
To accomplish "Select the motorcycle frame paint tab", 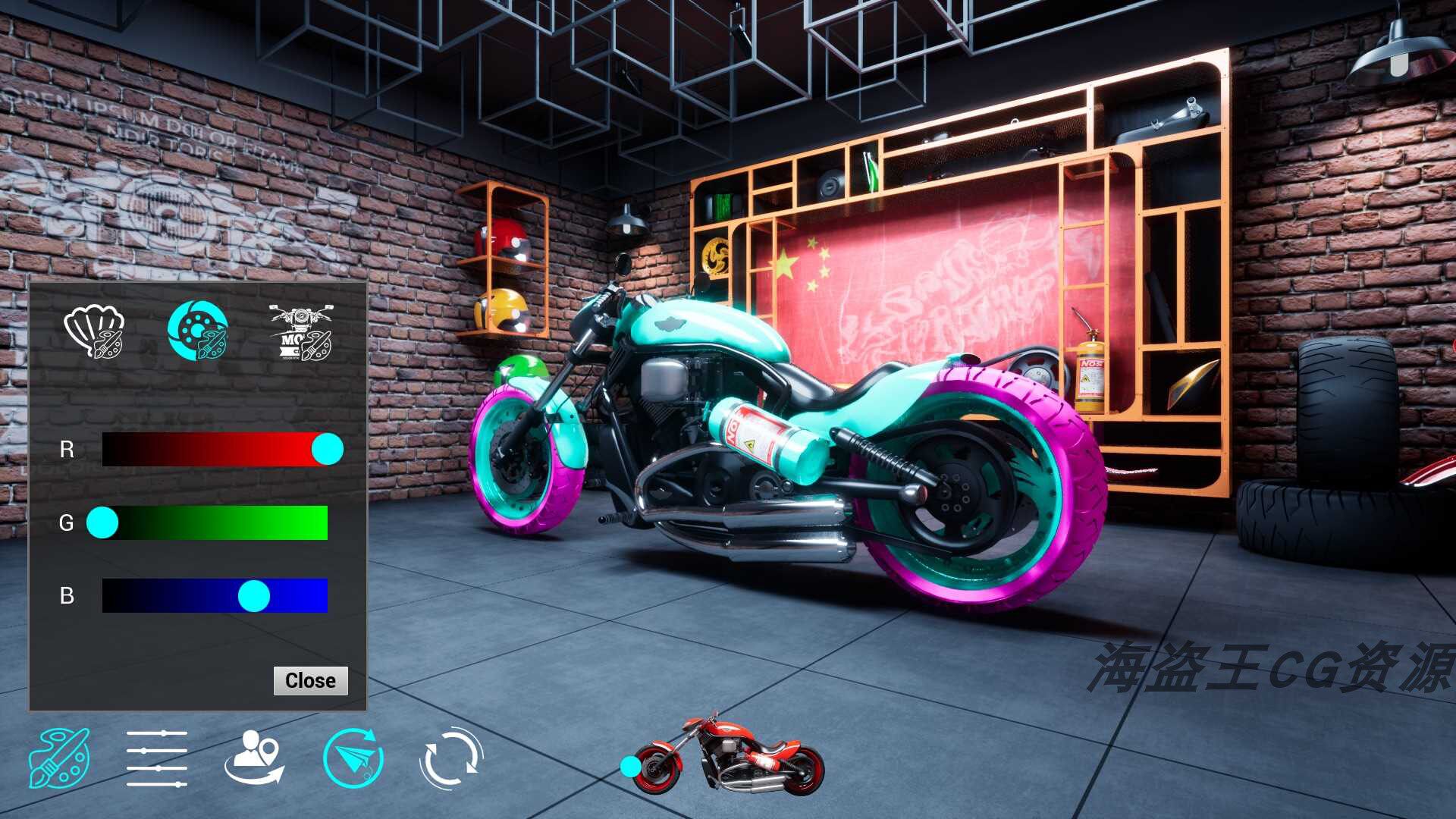I will pos(301,332).
